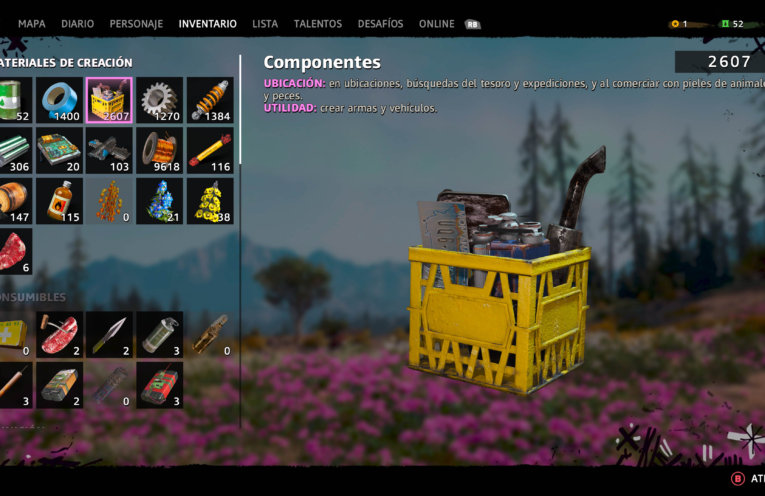Select the smoke grenade consumable slot

160,334
